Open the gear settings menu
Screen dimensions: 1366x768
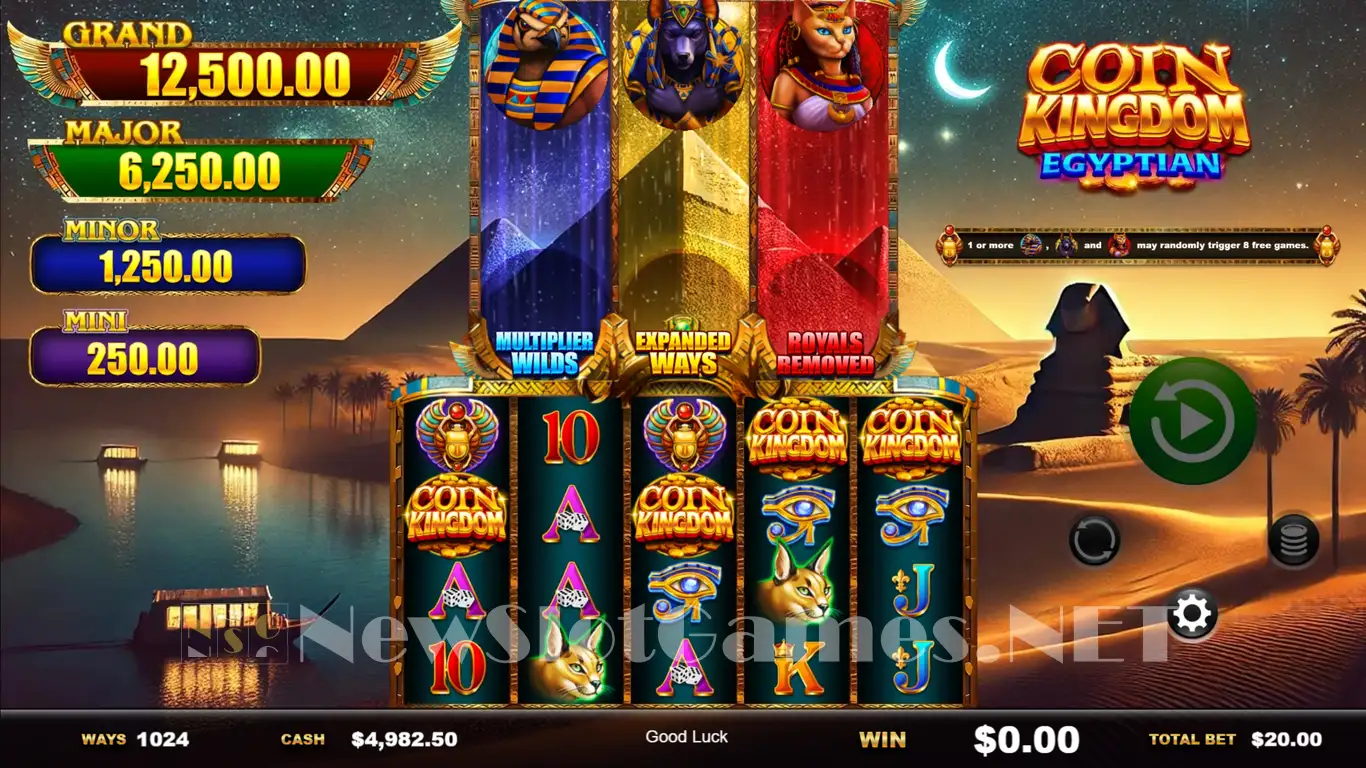click(1192, 614)
